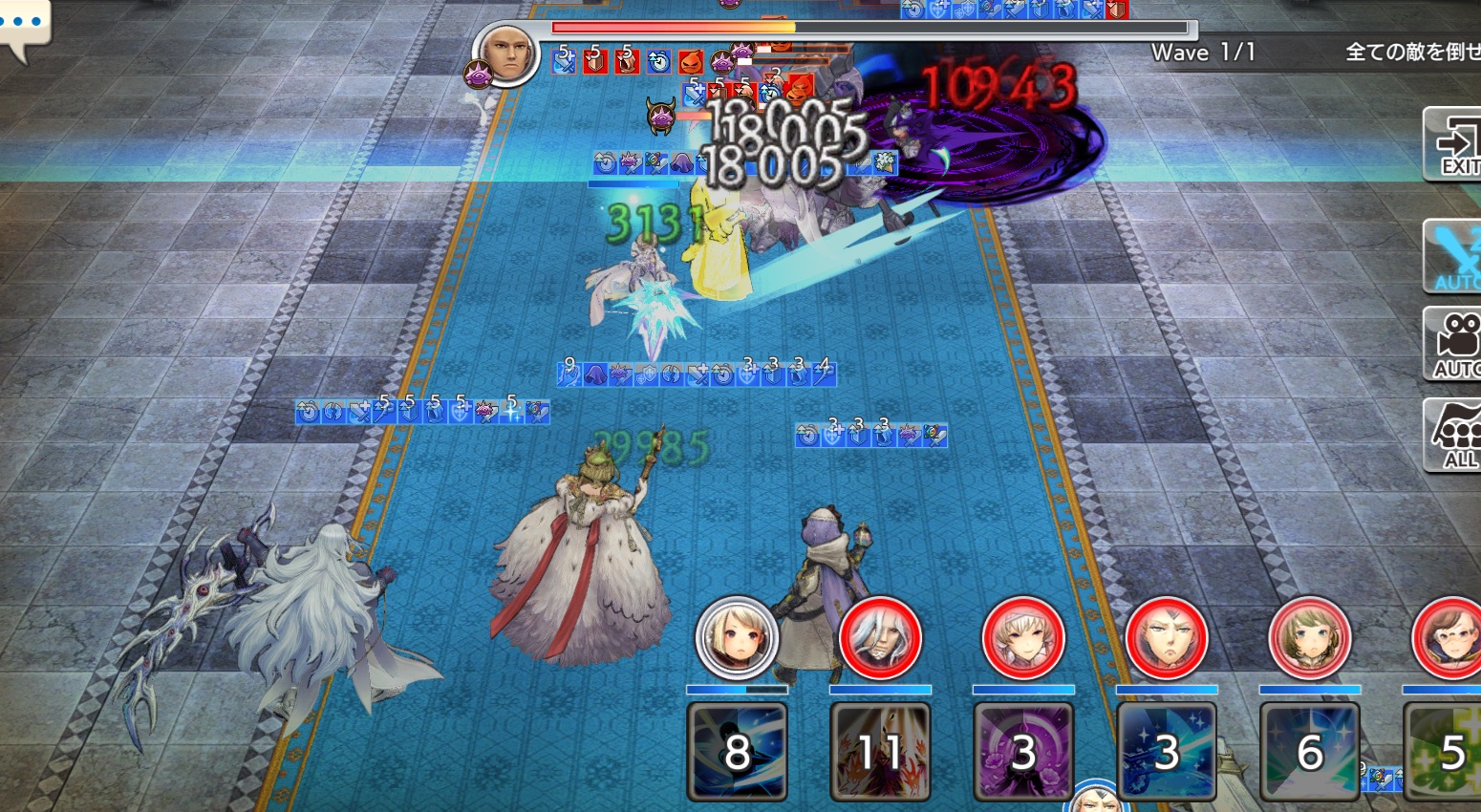Choose the green-haired girl portrait

(x=1310, y=638)
